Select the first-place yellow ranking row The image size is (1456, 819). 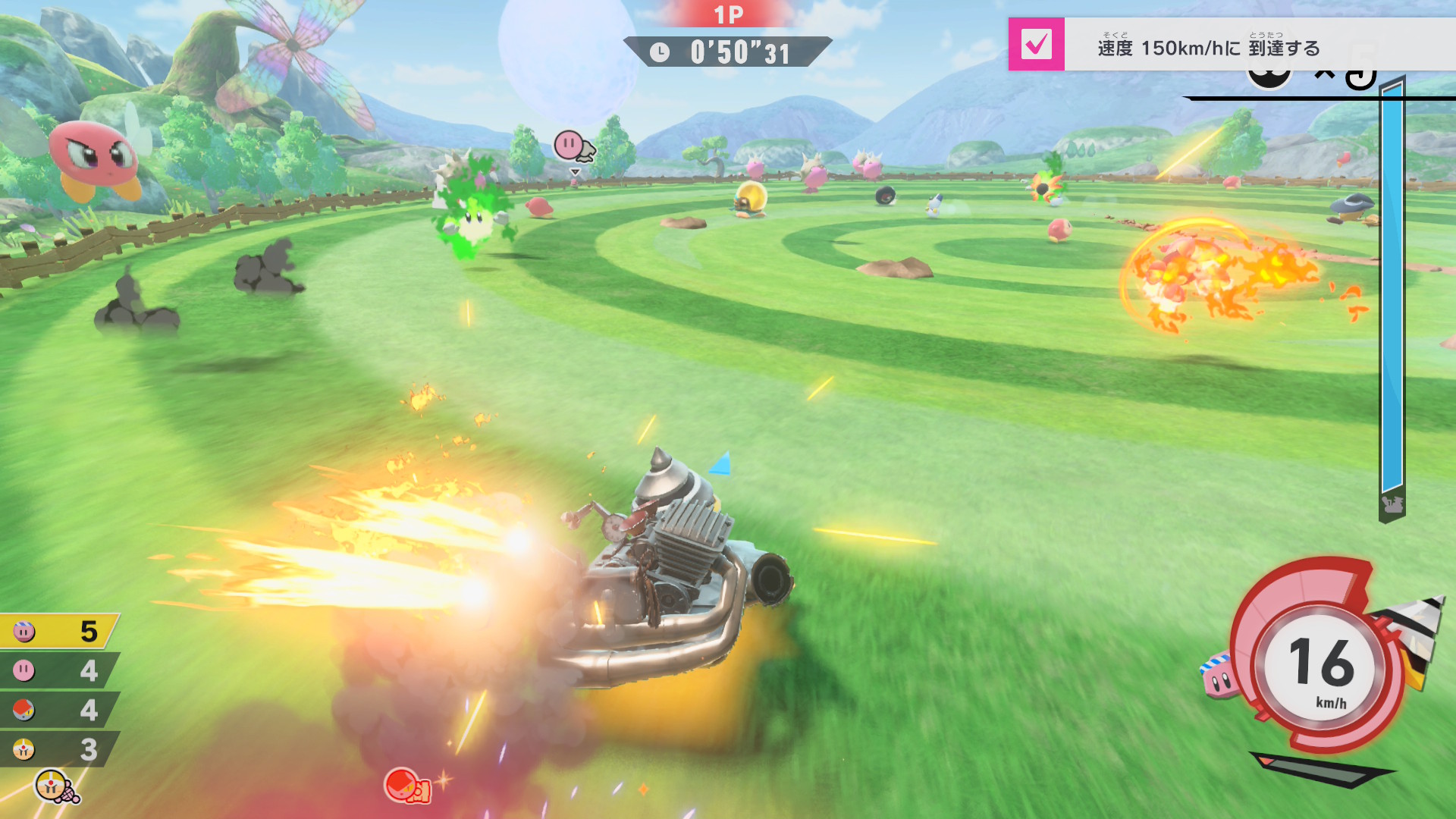pos(58,631)
